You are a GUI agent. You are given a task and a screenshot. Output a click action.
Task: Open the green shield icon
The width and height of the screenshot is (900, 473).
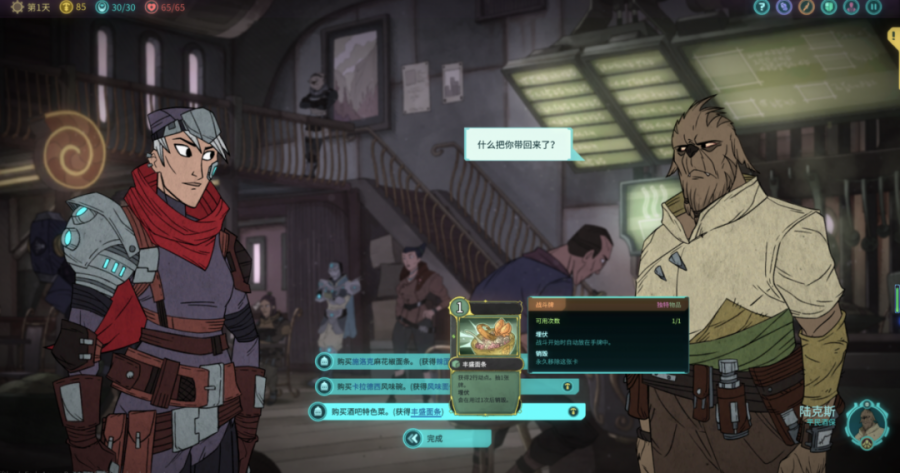pos(828,8)
